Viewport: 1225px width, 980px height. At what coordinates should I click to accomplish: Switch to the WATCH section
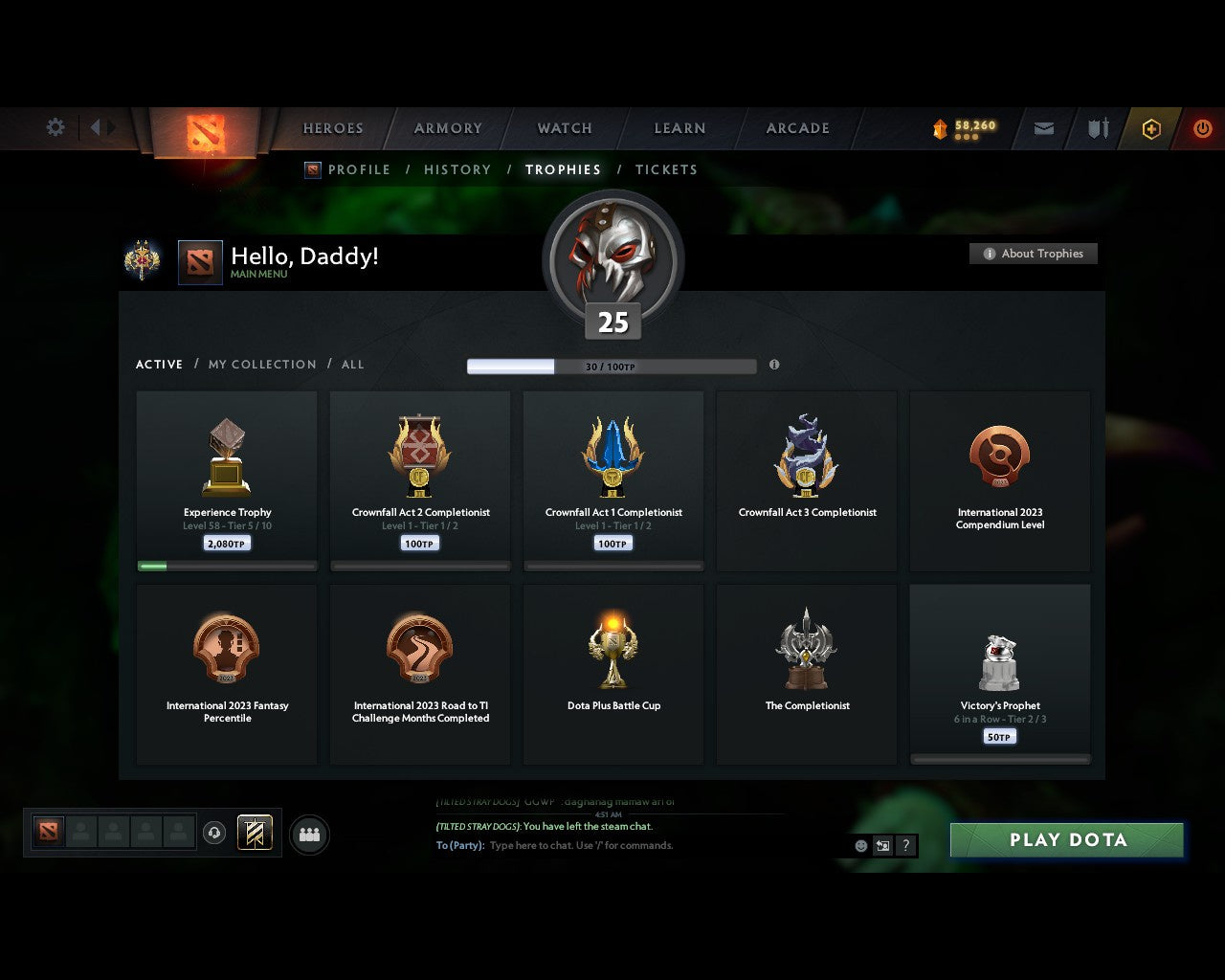(x=564, y=128)
